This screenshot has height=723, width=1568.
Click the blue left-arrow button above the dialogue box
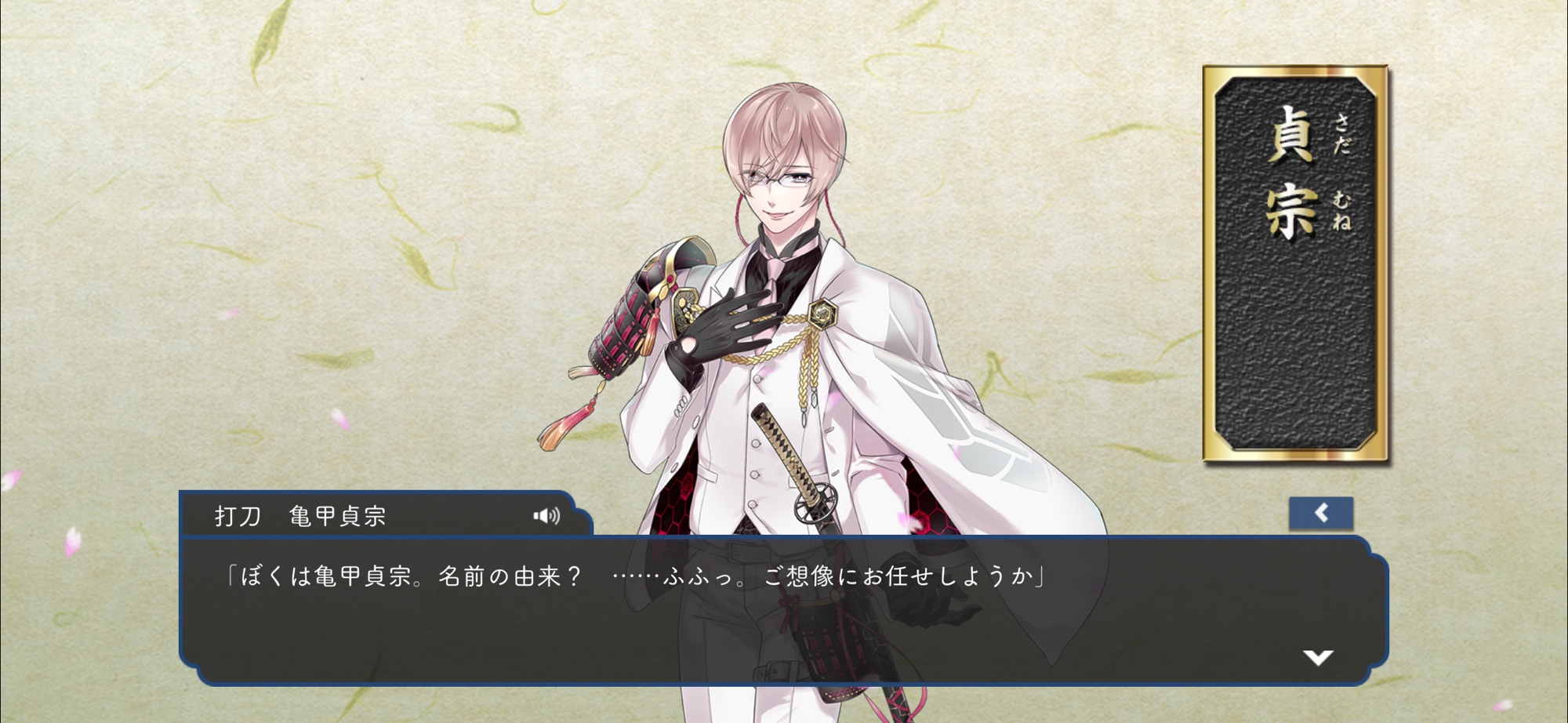coord(1321,514)
